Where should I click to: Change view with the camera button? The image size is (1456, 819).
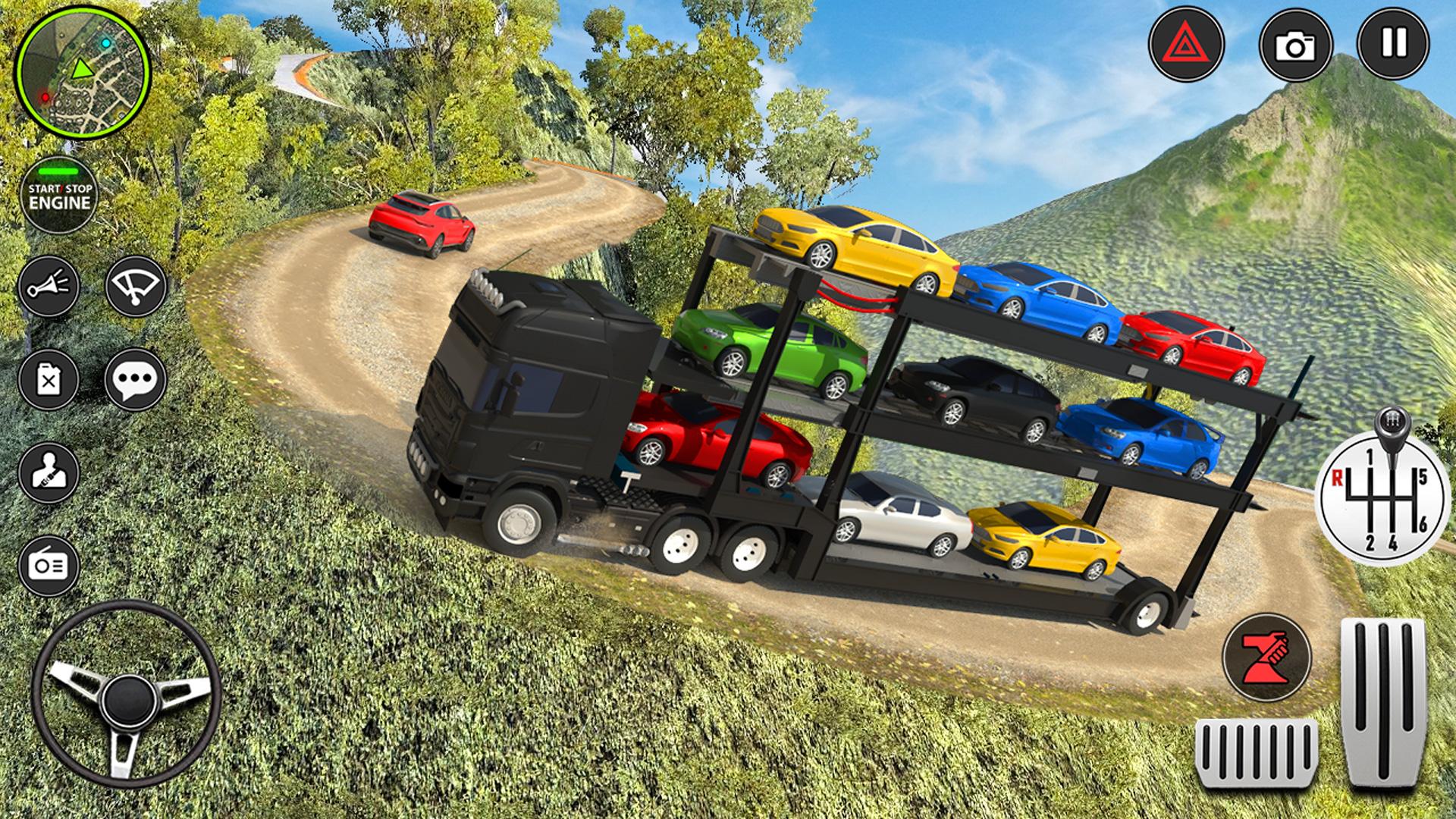[x=1296, y=45]
